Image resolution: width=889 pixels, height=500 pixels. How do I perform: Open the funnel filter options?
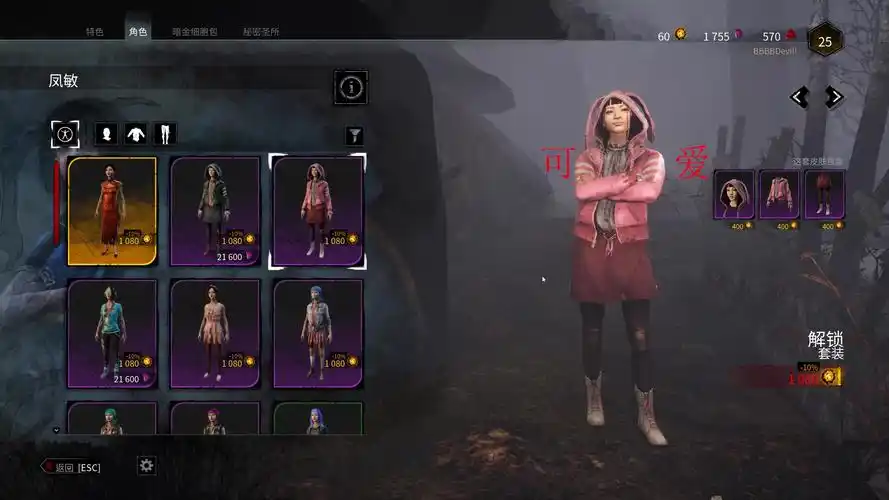(x=354, y=135)
